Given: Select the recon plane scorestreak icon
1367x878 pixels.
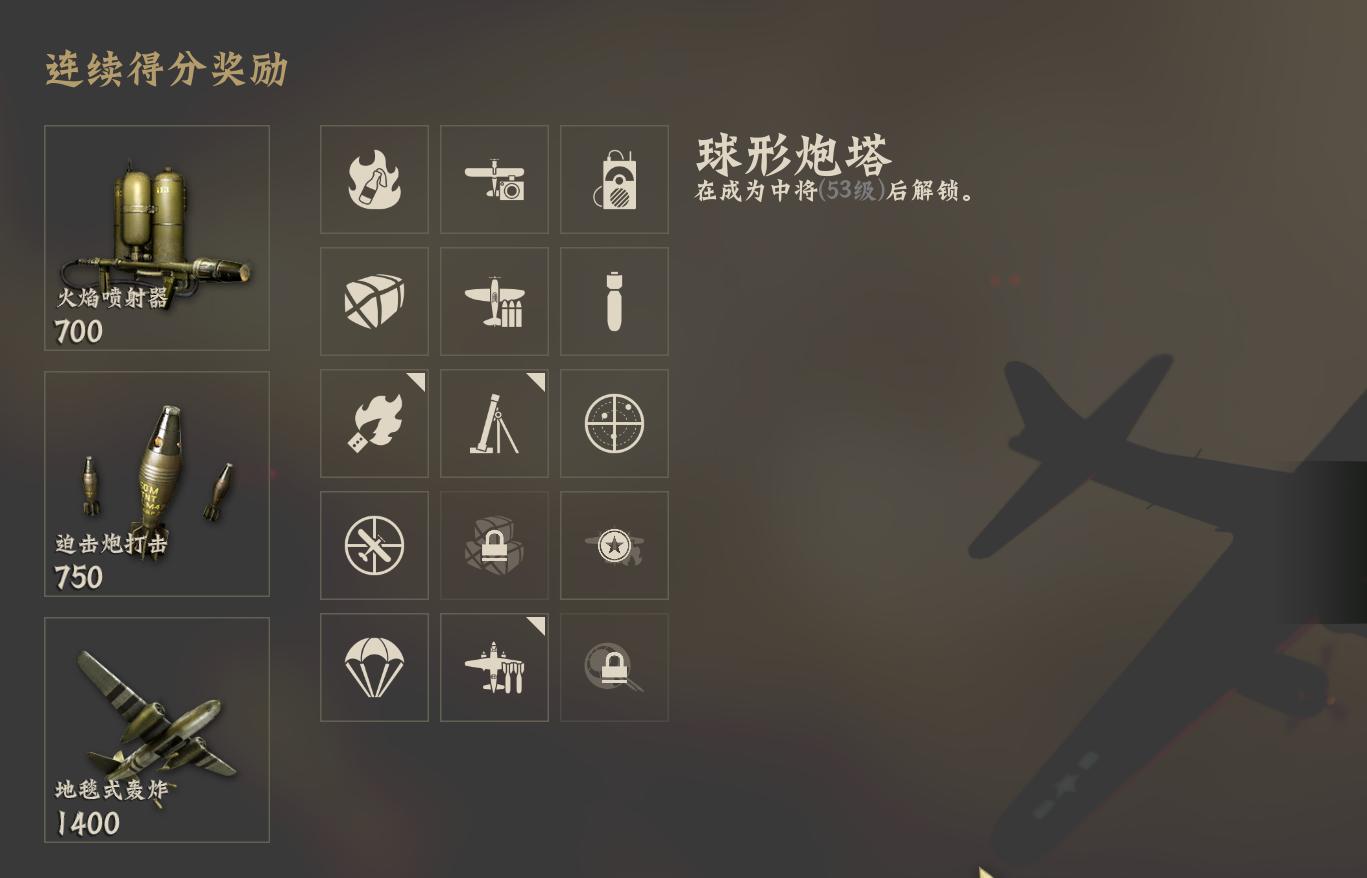Looking at the screenshot, I should click(x=493, y=179).
